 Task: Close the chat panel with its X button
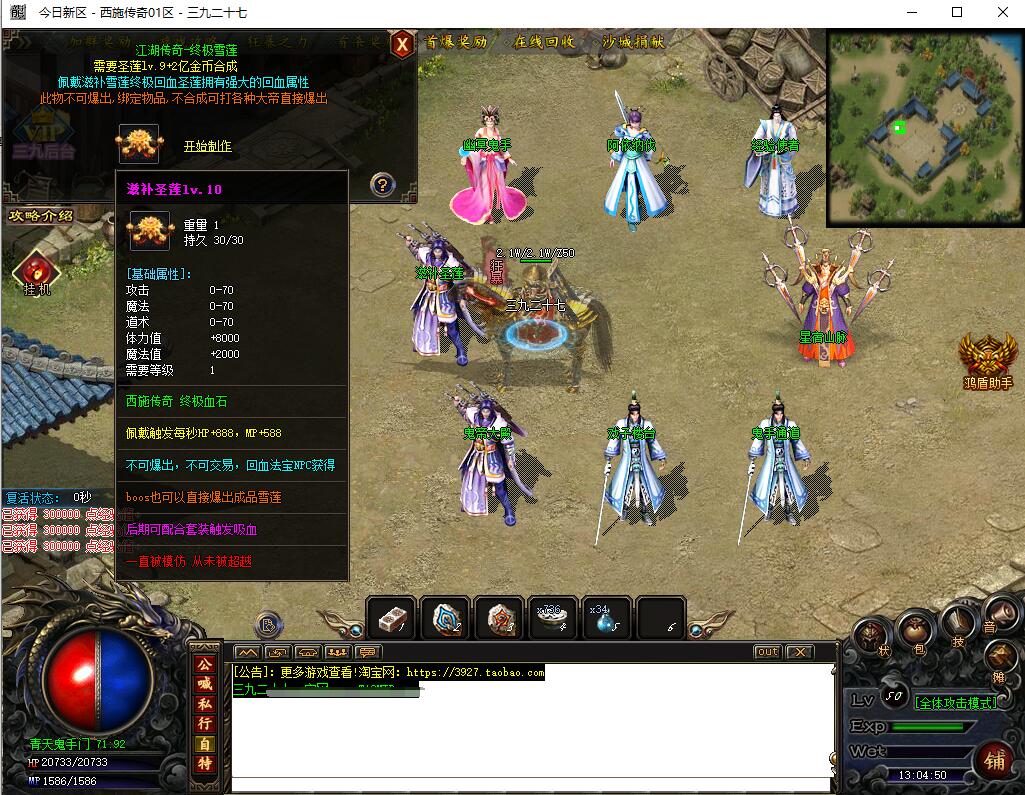(x=799, y=652)
